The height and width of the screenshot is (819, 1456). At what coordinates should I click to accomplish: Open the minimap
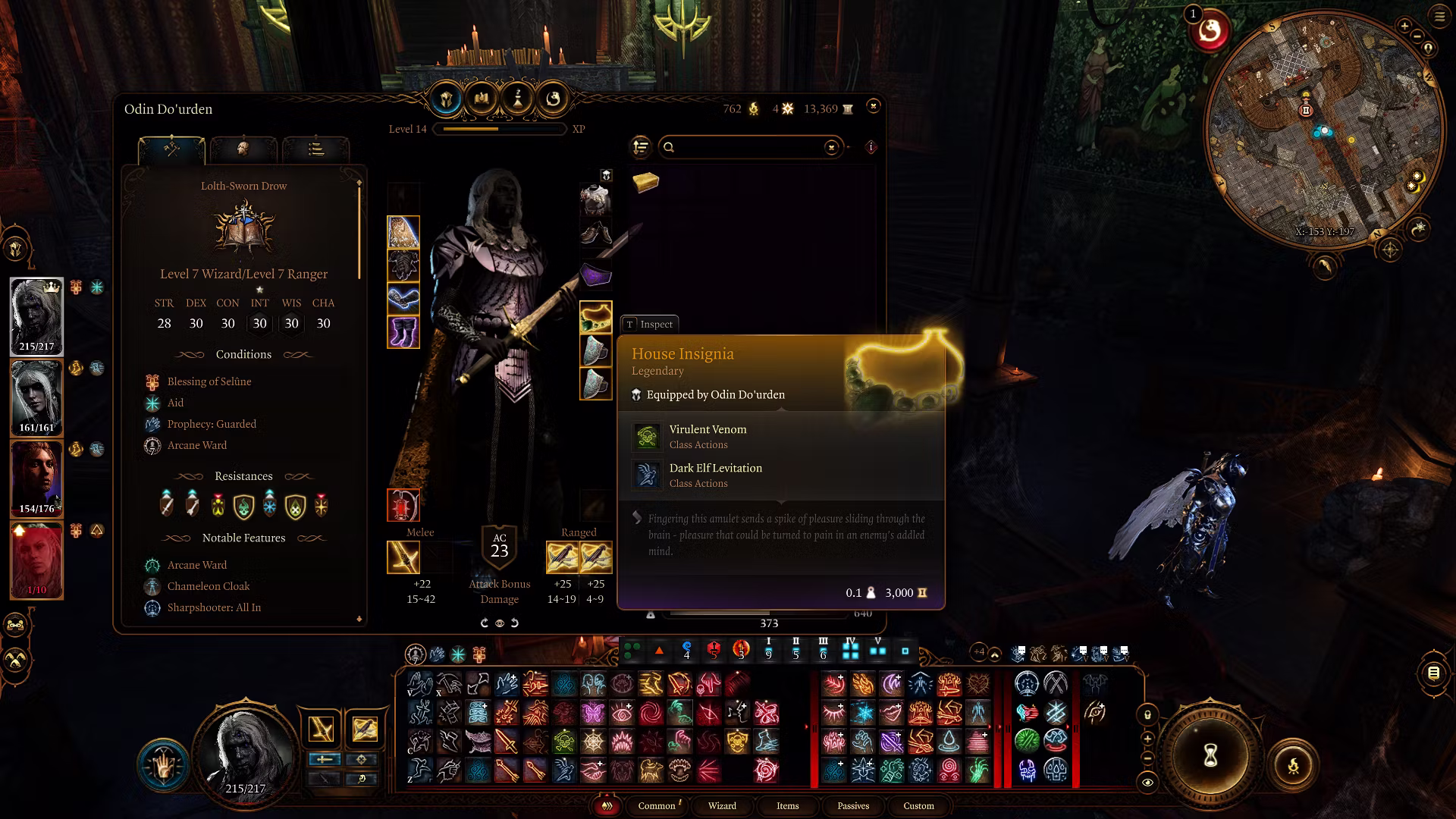tap(1323, 129)
